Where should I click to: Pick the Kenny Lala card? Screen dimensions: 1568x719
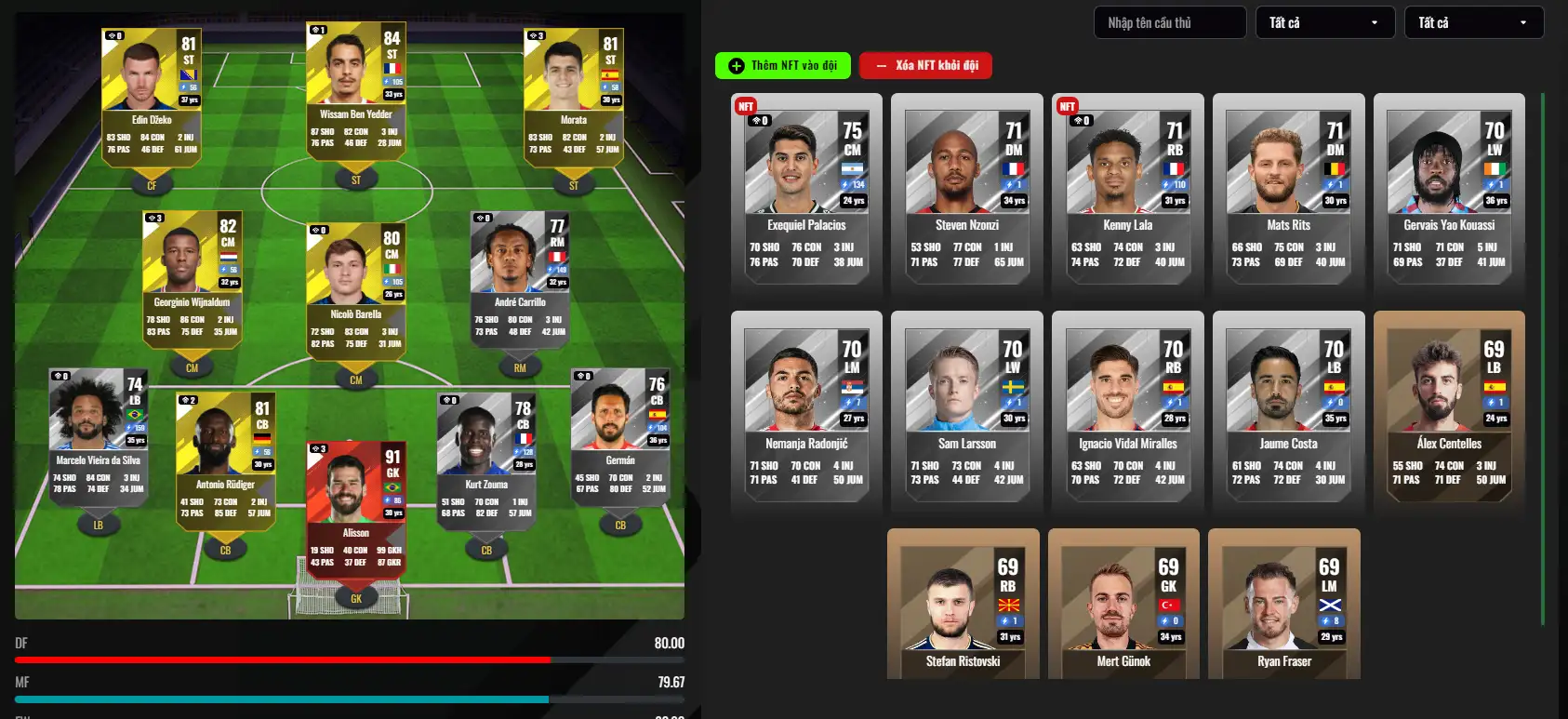click(1128, 193)
